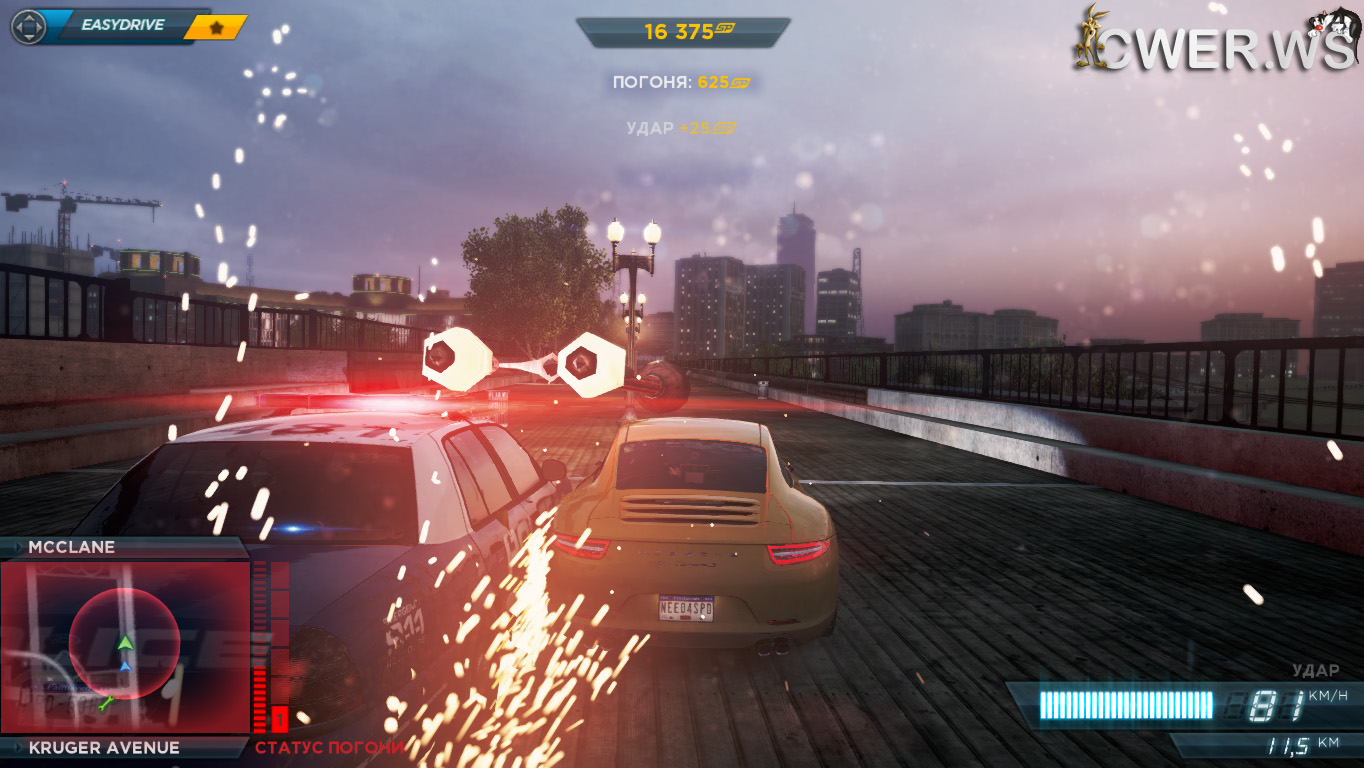Viewport: 1364px width, 768px height.
Task: Open the pursuit minimap
Action: point(124,646)
